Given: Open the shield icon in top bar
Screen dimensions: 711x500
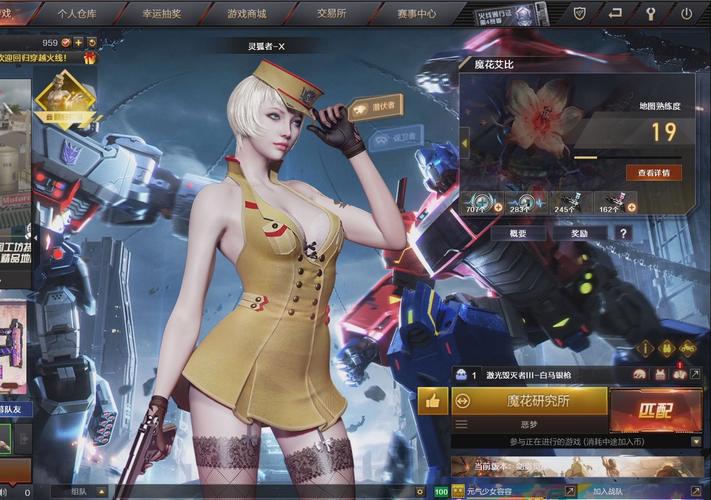Looking at the screenshot, I should 579,14.
